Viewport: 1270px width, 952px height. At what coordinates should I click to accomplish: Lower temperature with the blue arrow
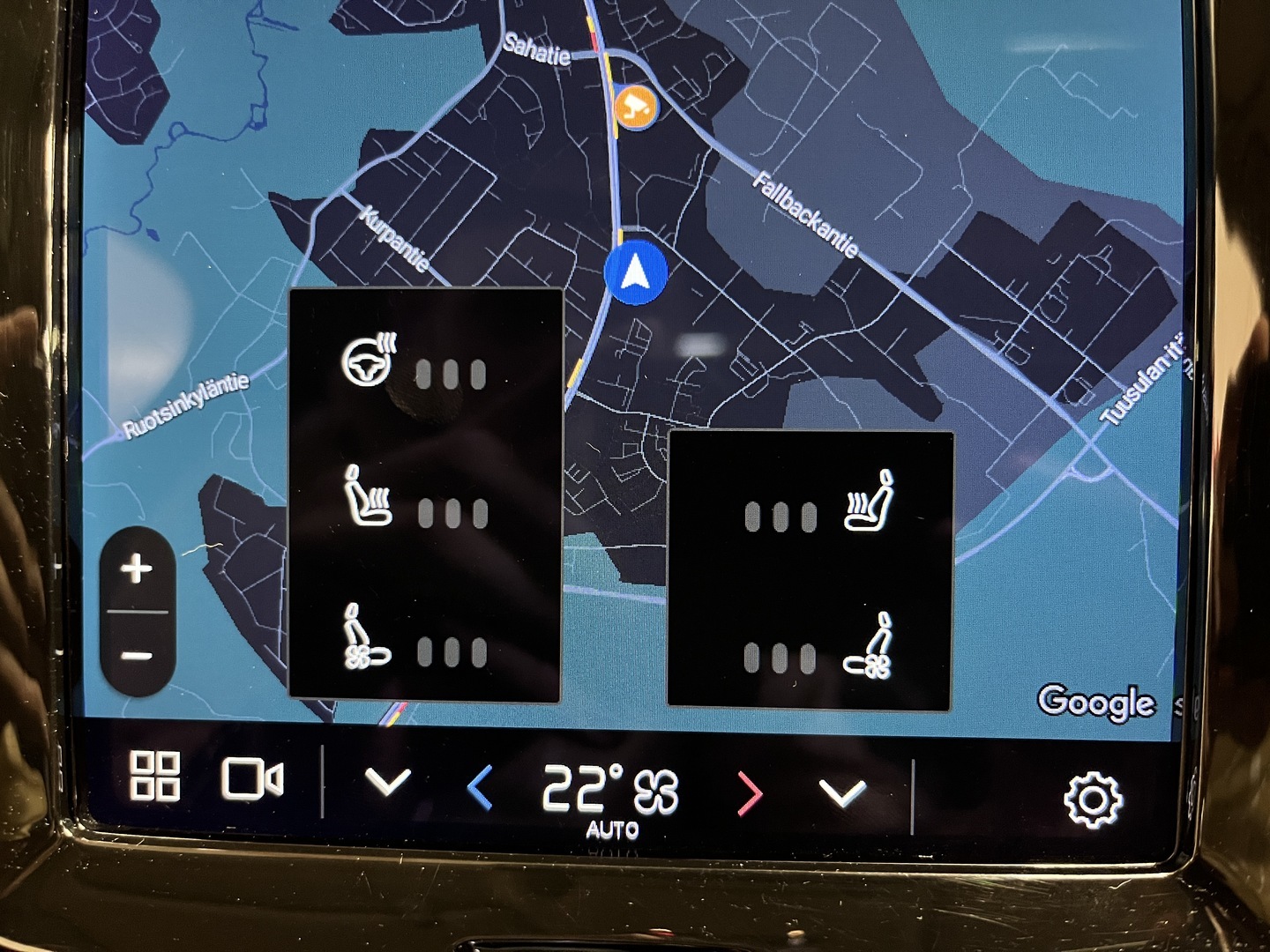(479, 787)
